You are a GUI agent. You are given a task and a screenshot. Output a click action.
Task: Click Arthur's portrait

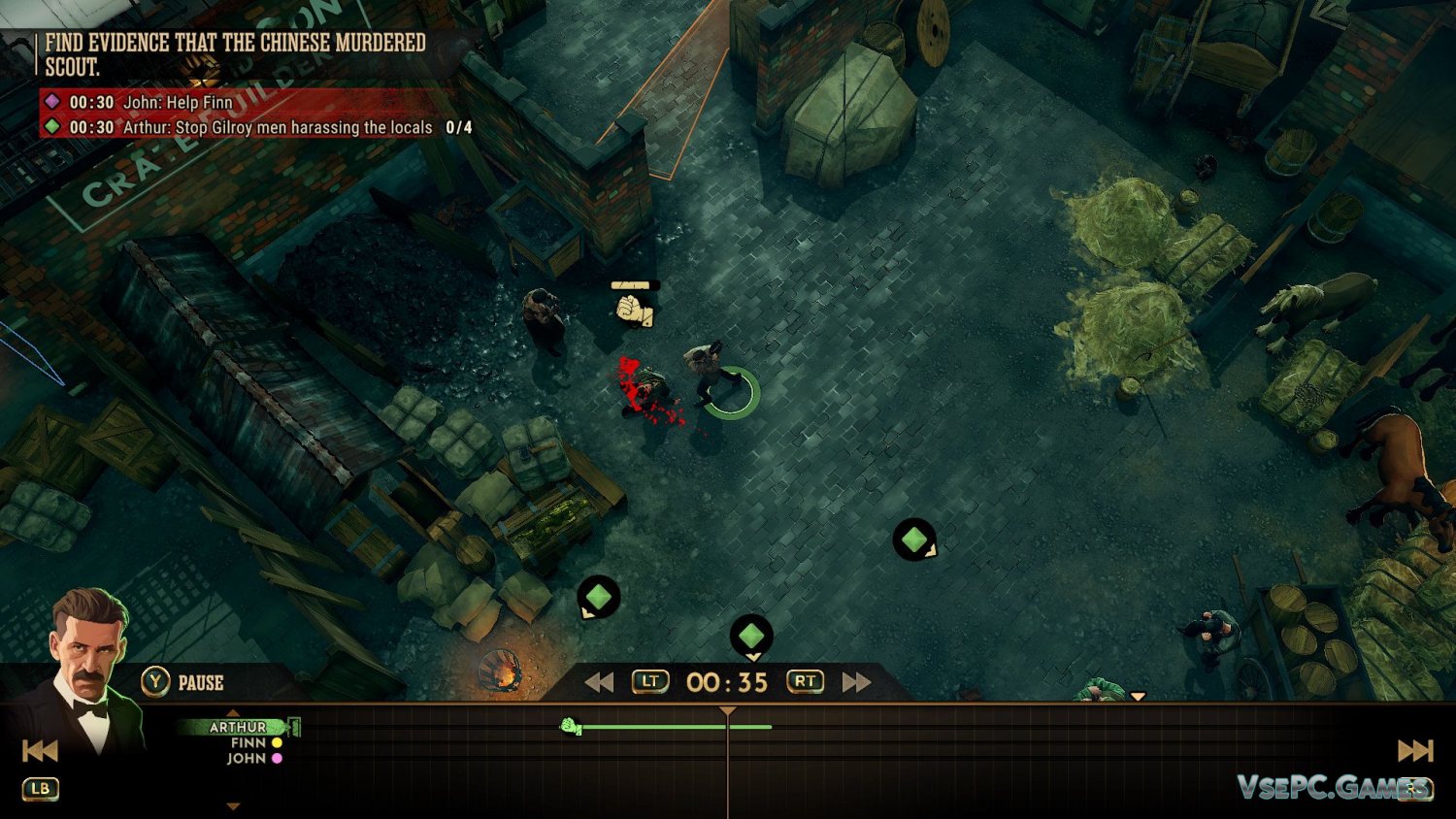click(x=87, y=670)
